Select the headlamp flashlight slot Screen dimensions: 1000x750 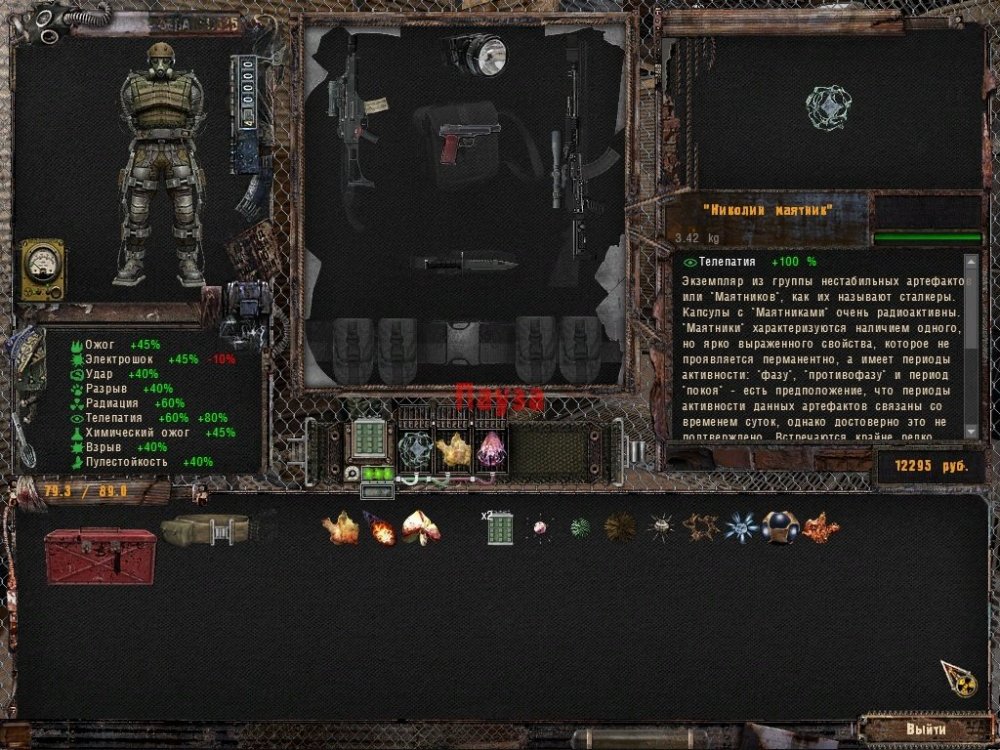(478, 54)
